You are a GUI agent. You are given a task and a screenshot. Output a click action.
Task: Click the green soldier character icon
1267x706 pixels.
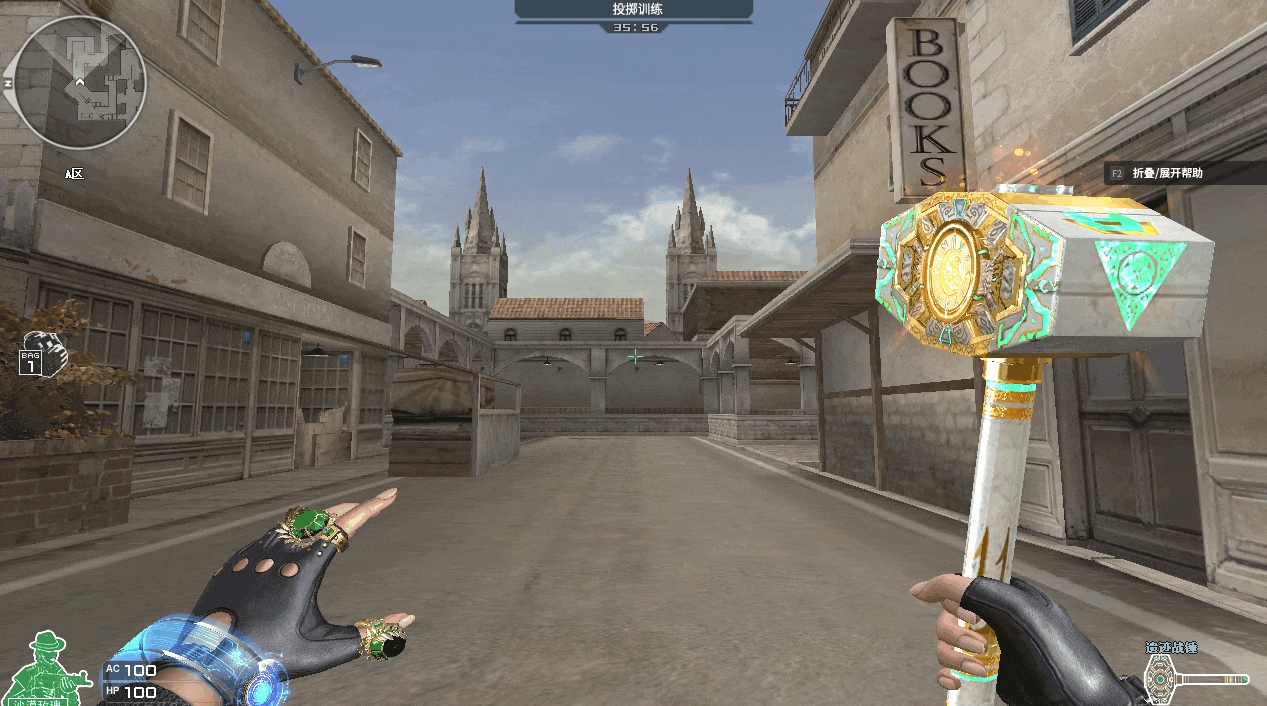coord(48,664)
